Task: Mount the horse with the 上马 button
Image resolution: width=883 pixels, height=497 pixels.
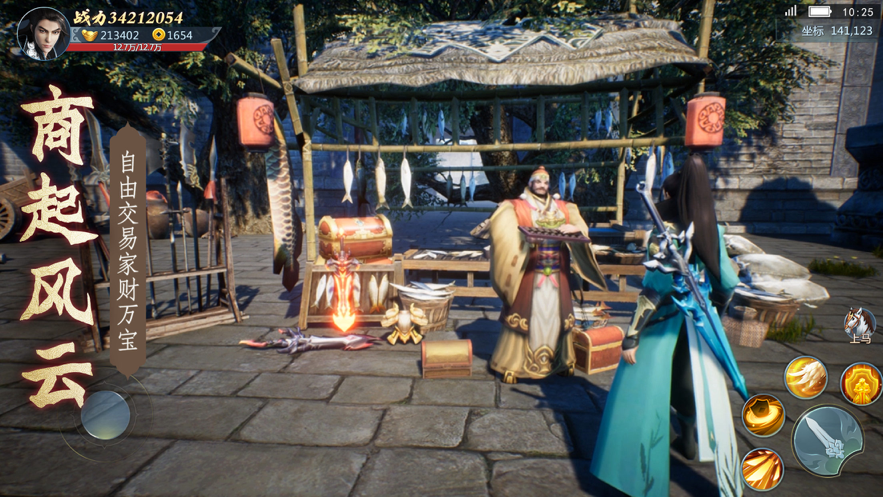Action: point(859,325)
